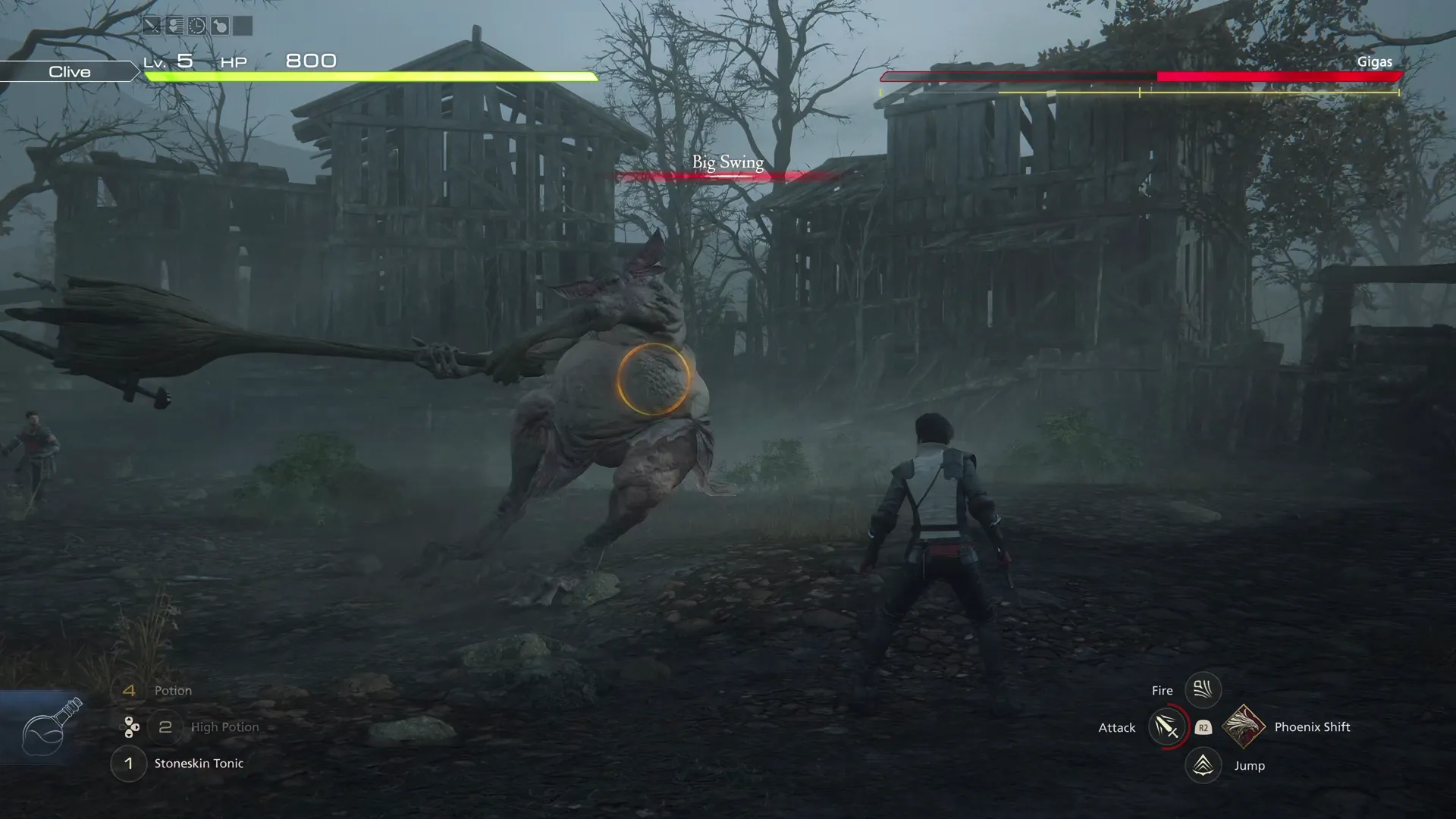
Task: Click the d-pad right arrow selector
Action: click(136, 727)
